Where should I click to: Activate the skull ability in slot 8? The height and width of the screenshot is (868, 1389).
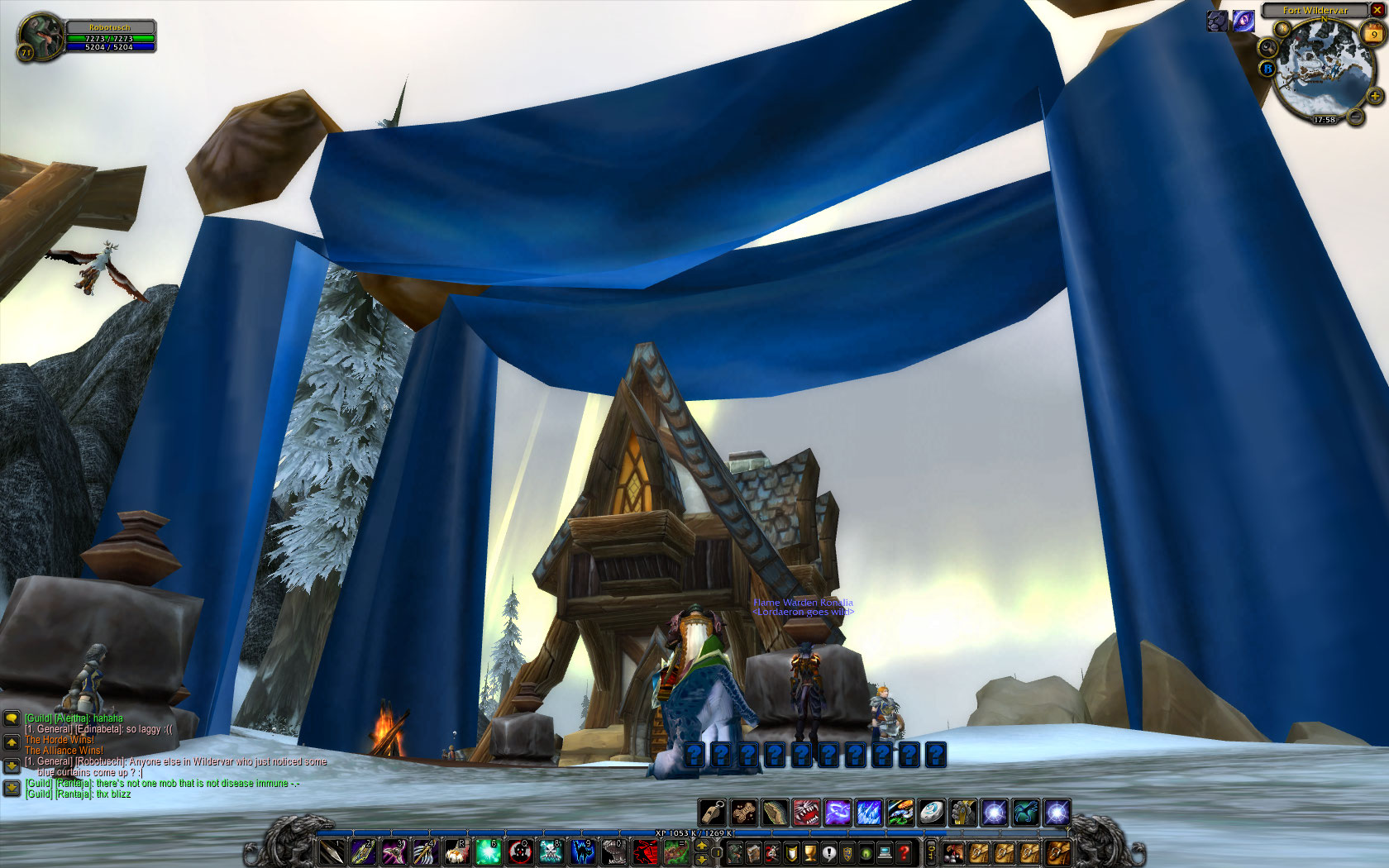click(x=551, y=851)
